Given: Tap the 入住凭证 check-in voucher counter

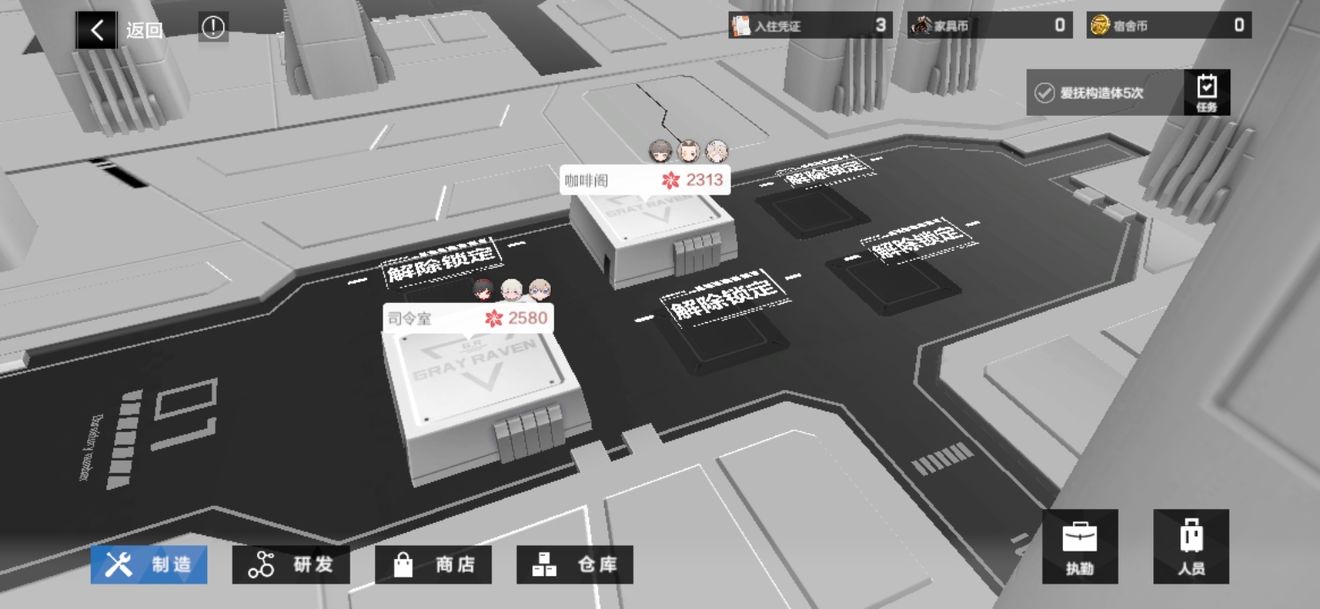Looking at the screenshot, I should (x=810, y=26).
